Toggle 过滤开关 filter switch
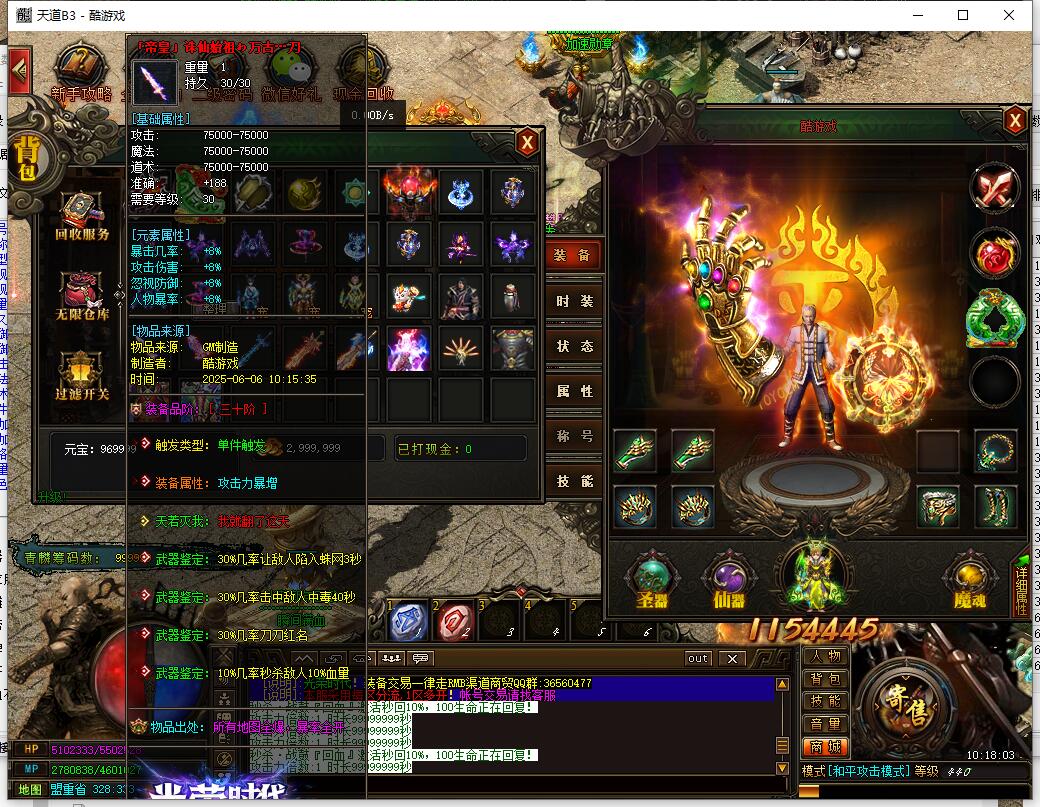The width and height of the screenshot is (1040, 807). [x=82, y=377]
